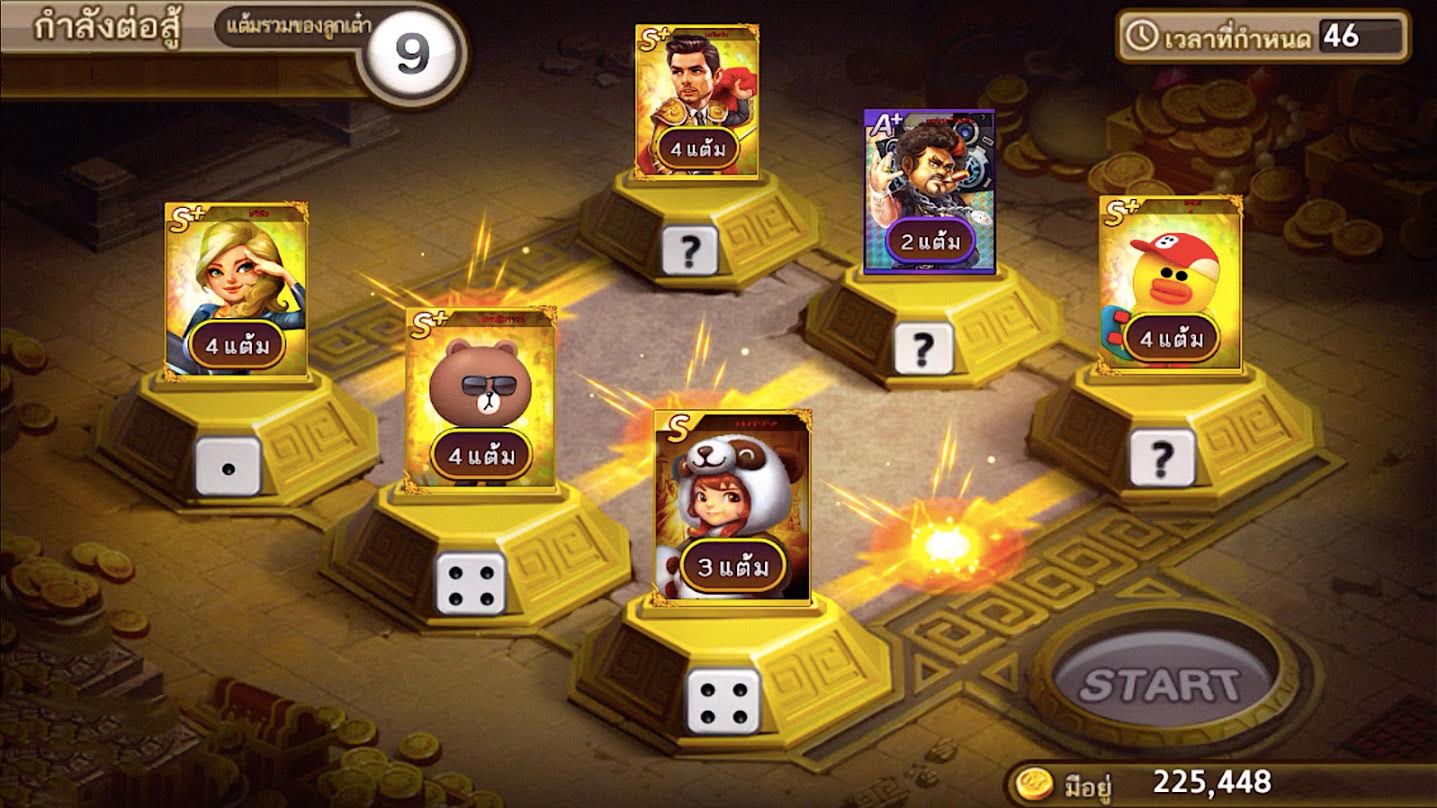
Task: Click the four-pip dice under the panda girl
Action: (x=722, y=700)
